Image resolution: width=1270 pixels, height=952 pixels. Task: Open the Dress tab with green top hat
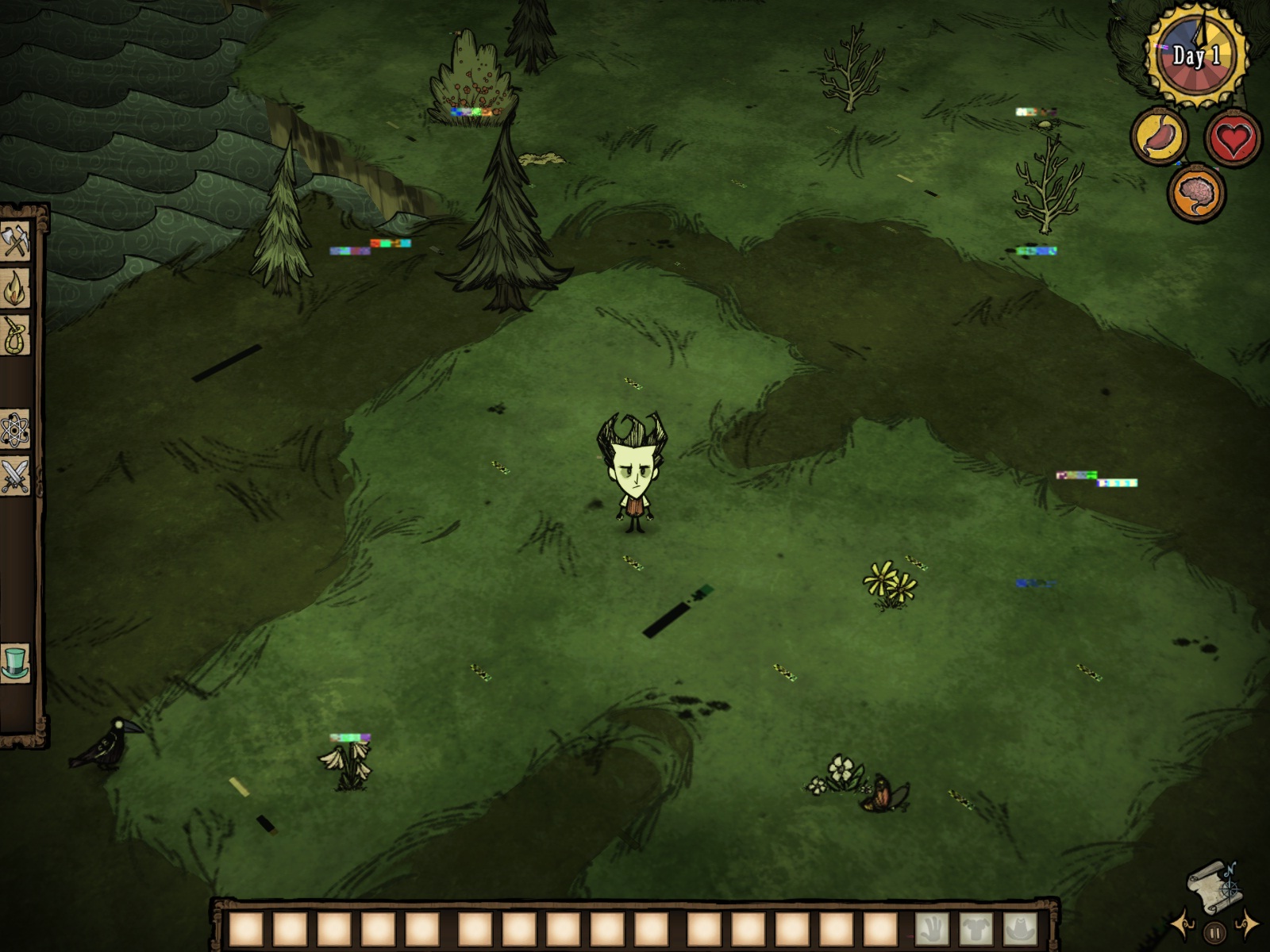(15, 663)
